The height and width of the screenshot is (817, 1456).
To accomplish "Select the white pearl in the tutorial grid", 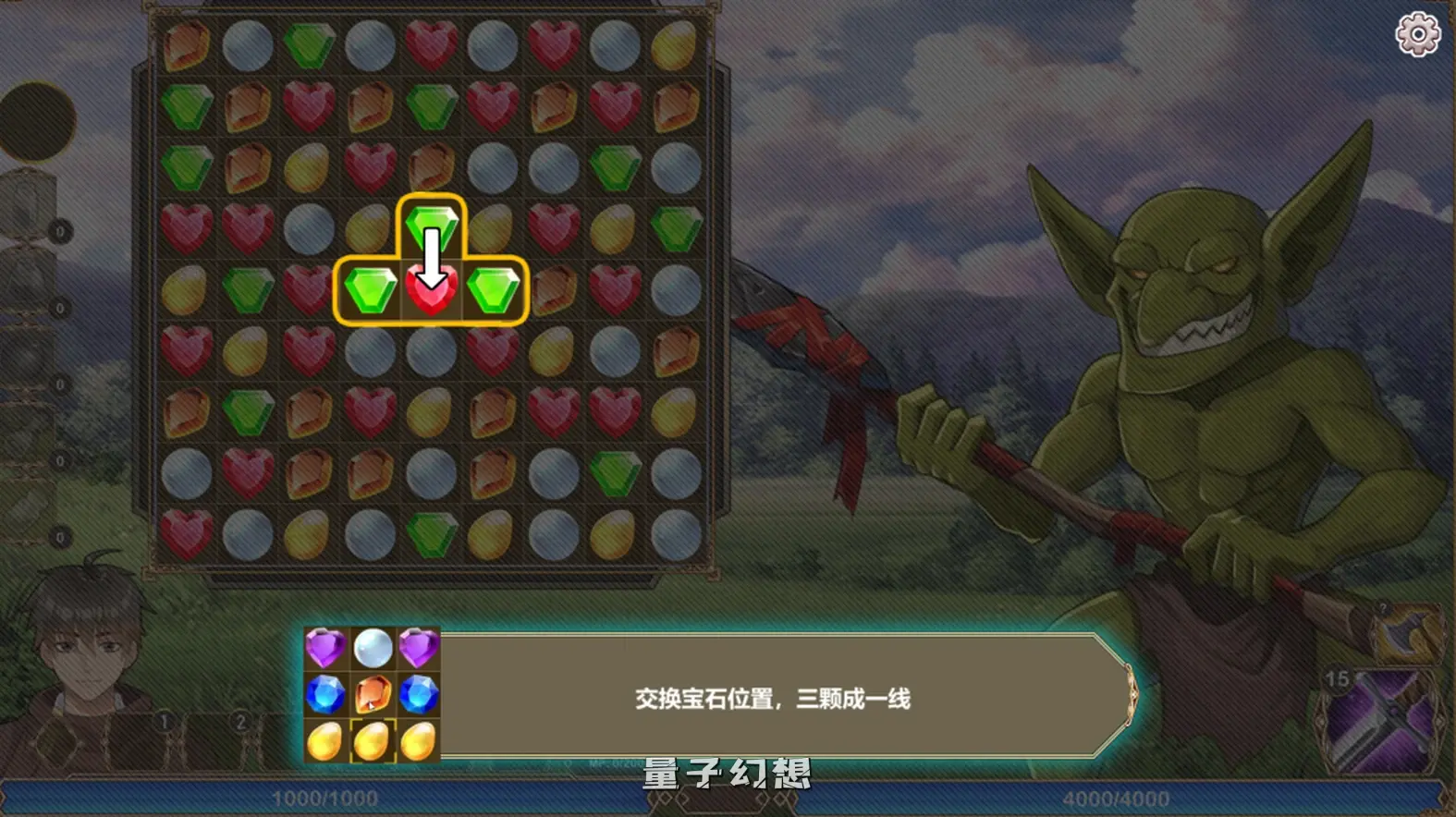I will pos(373,647).
